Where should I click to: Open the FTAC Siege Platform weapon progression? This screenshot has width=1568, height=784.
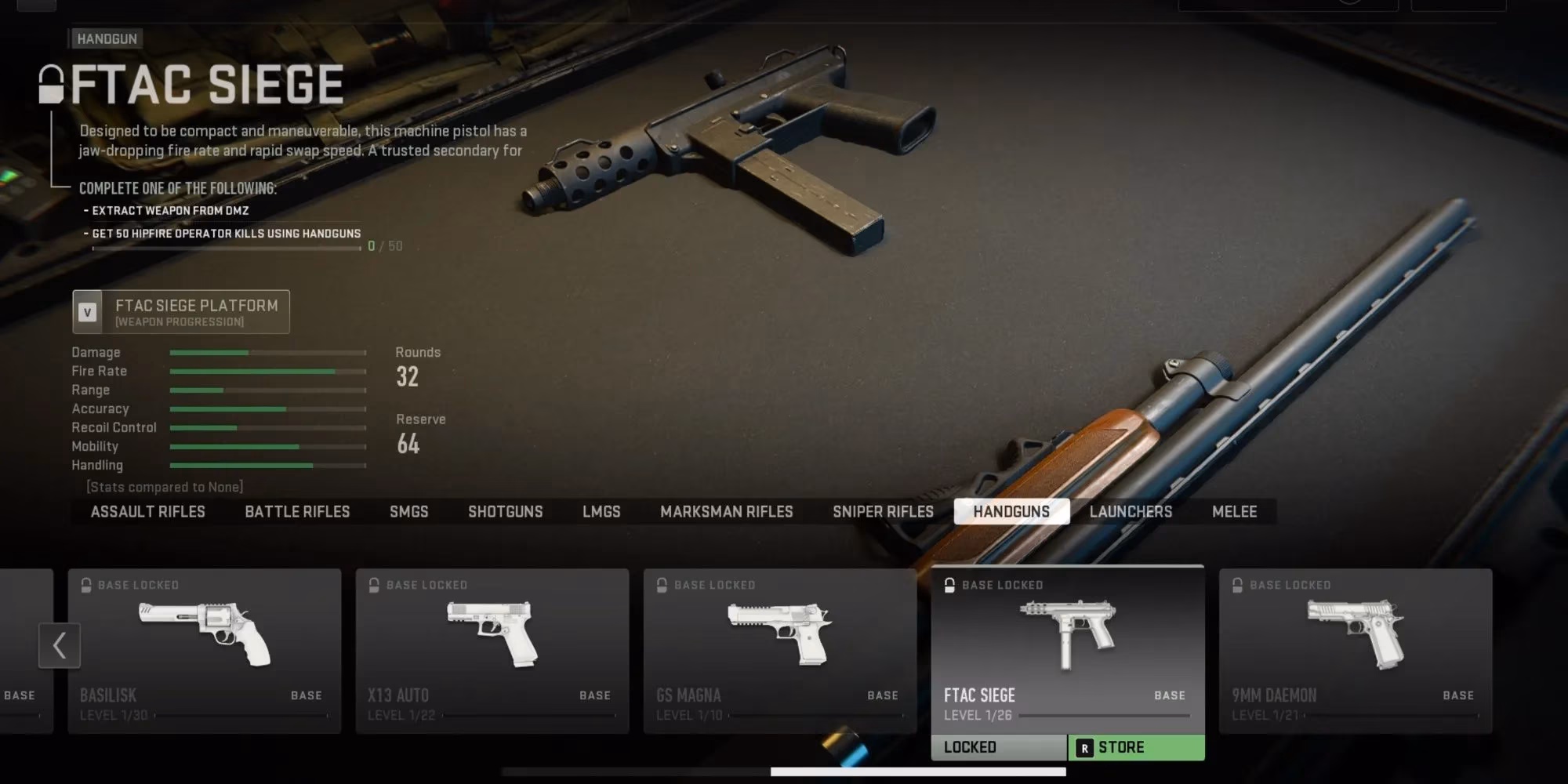pyautogui.click(x=181, y=312)
